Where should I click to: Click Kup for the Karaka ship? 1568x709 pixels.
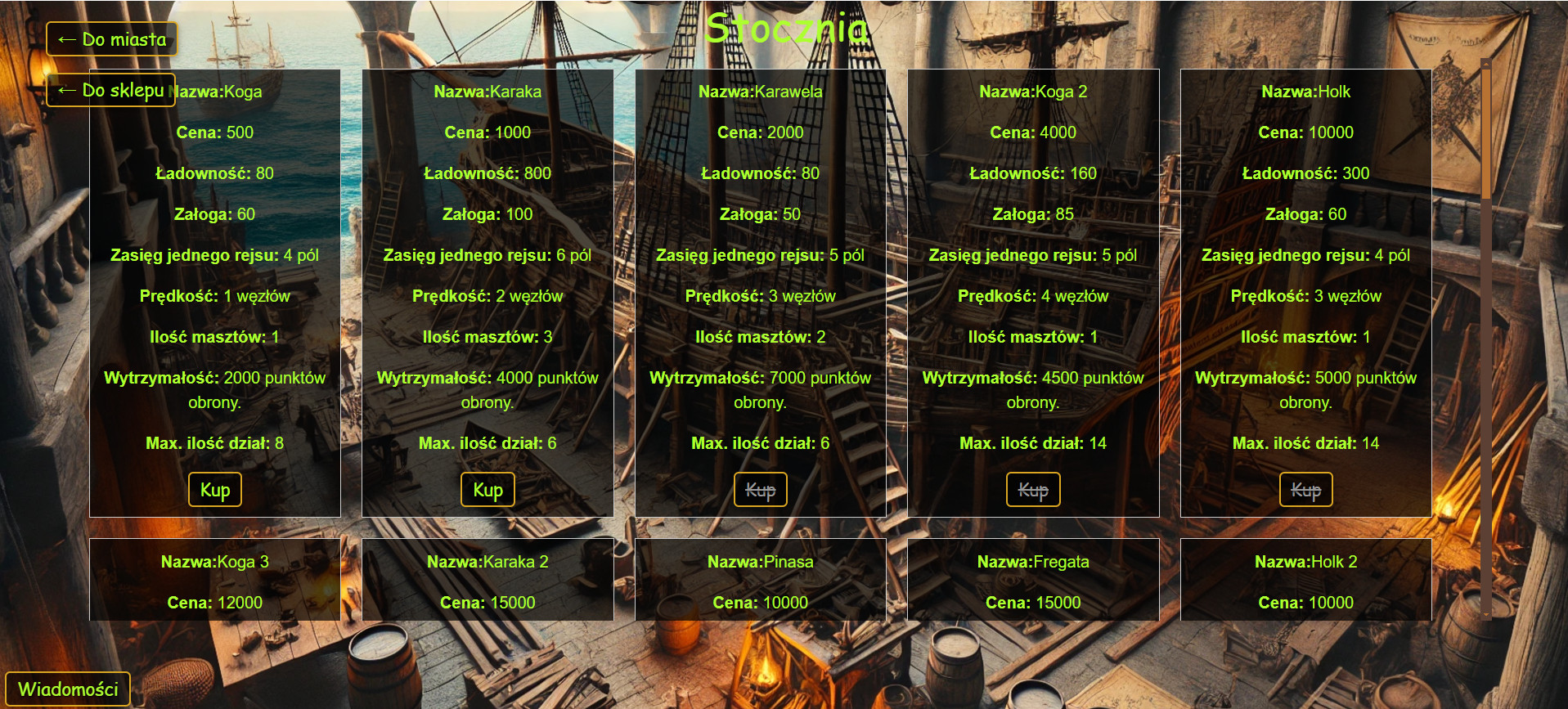tap(487, 490)
